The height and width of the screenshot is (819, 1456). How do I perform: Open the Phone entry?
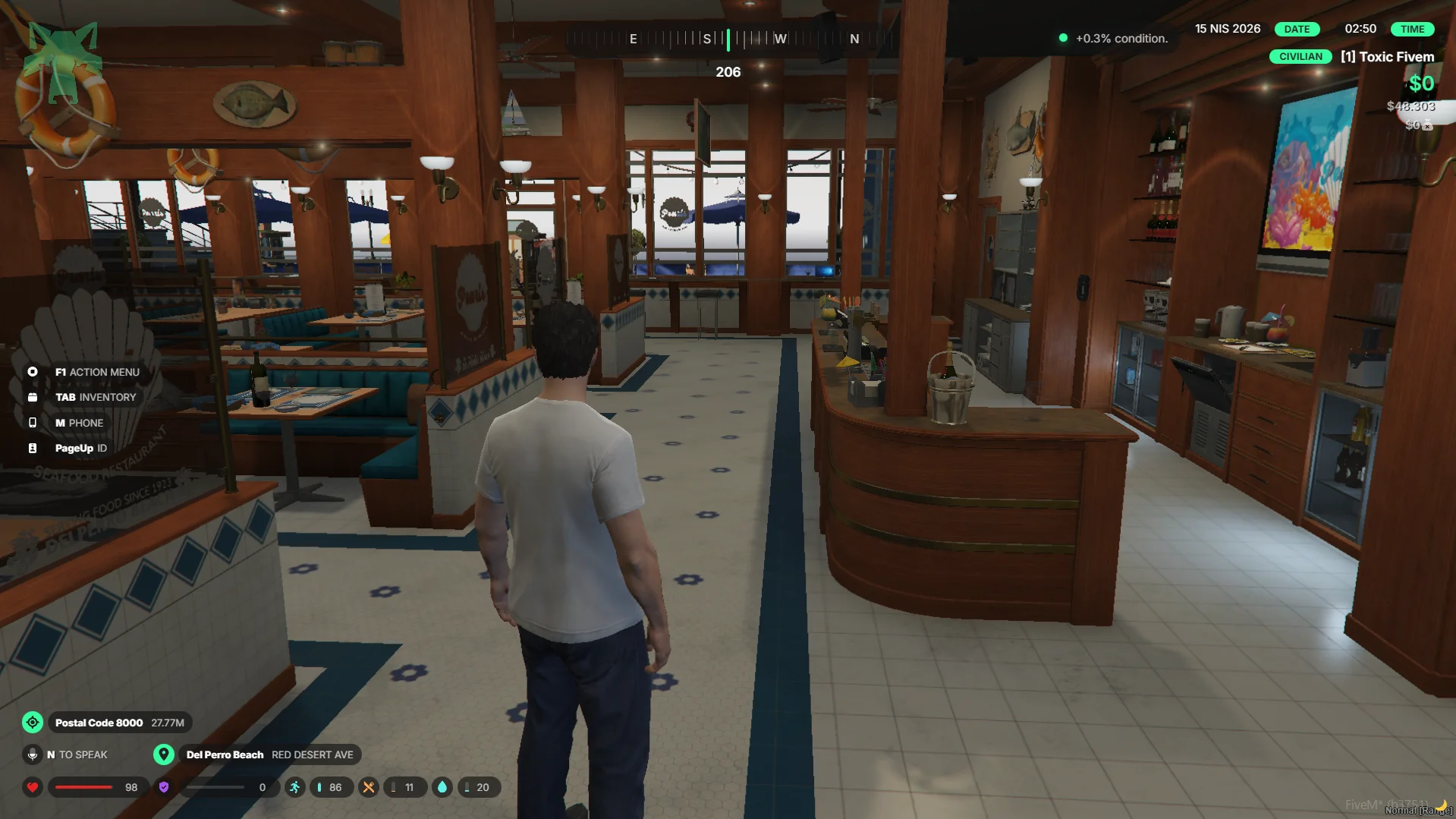(x=78, y=423)
